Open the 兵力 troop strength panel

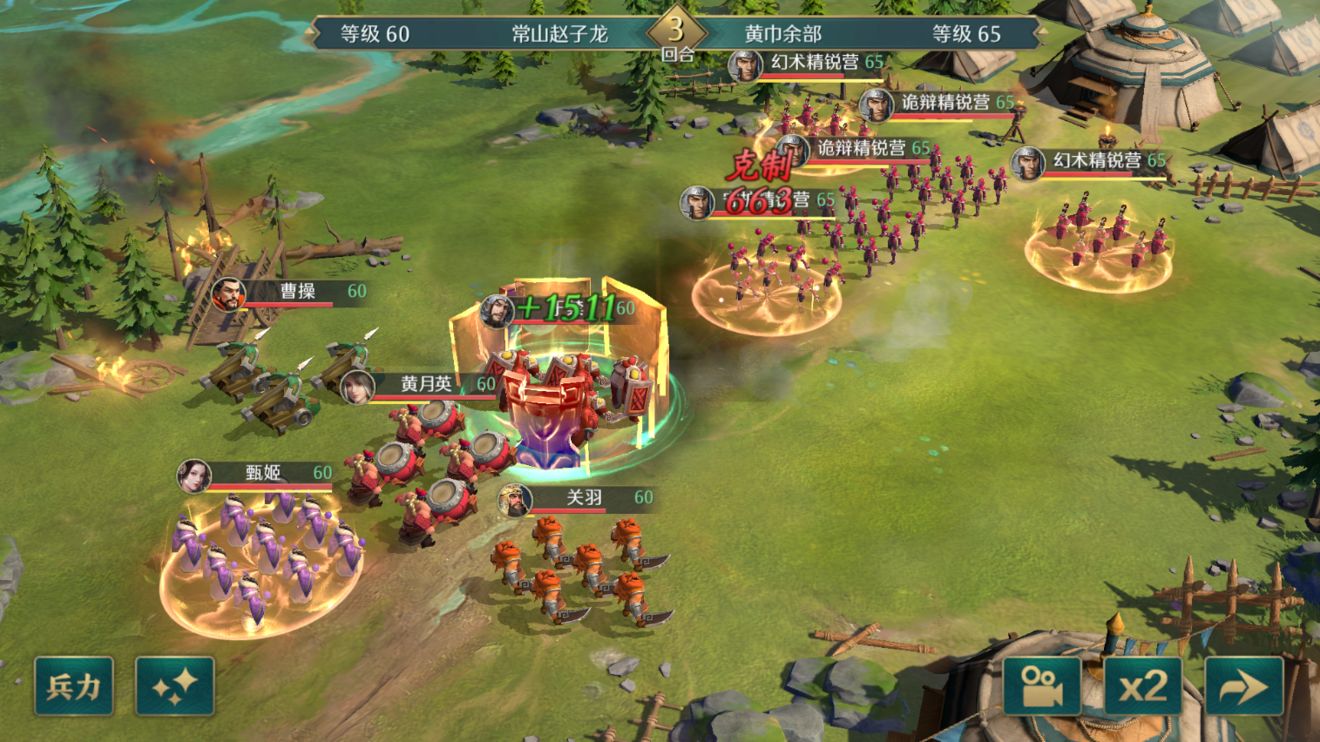tap(74, 686)
